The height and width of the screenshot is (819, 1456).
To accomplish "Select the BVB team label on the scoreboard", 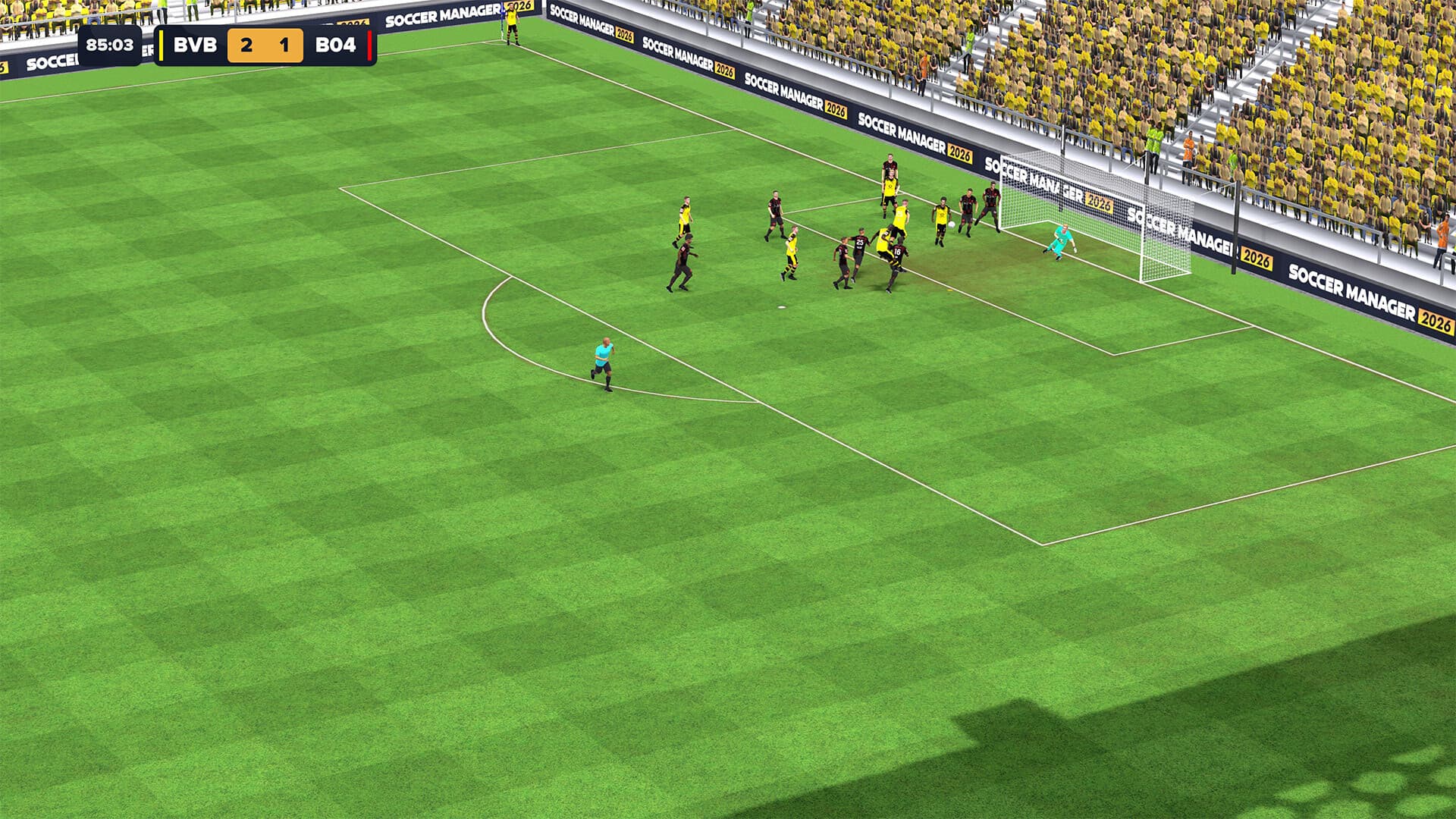I will coord(196,45).
